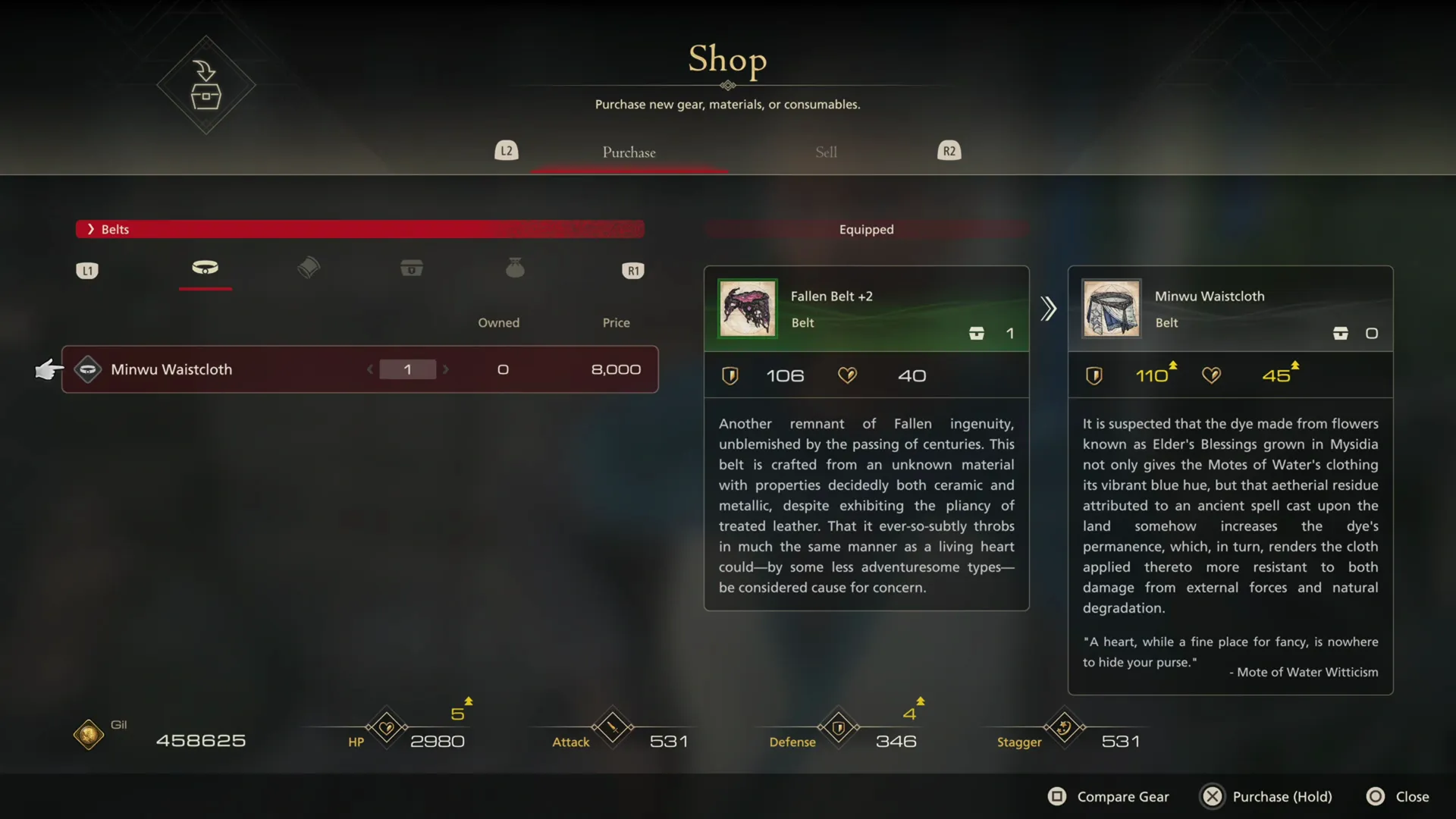Switch to the Sell tab
Image resolution: width=1456 pixels, height=819 pixels.
[x=826, y=152]
